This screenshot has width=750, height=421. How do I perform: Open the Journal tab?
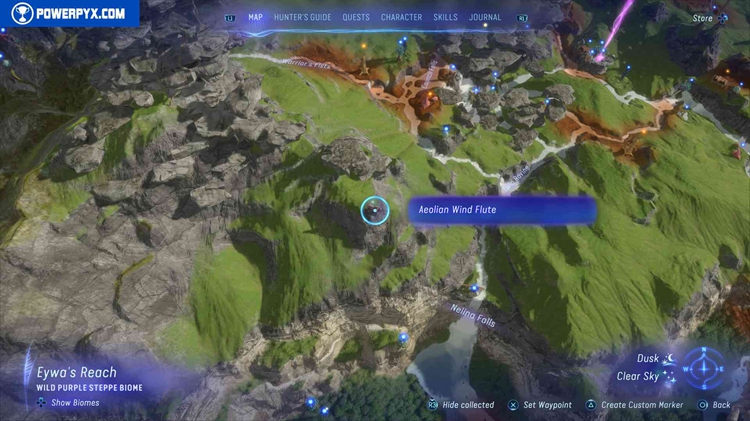click(485, 17)
